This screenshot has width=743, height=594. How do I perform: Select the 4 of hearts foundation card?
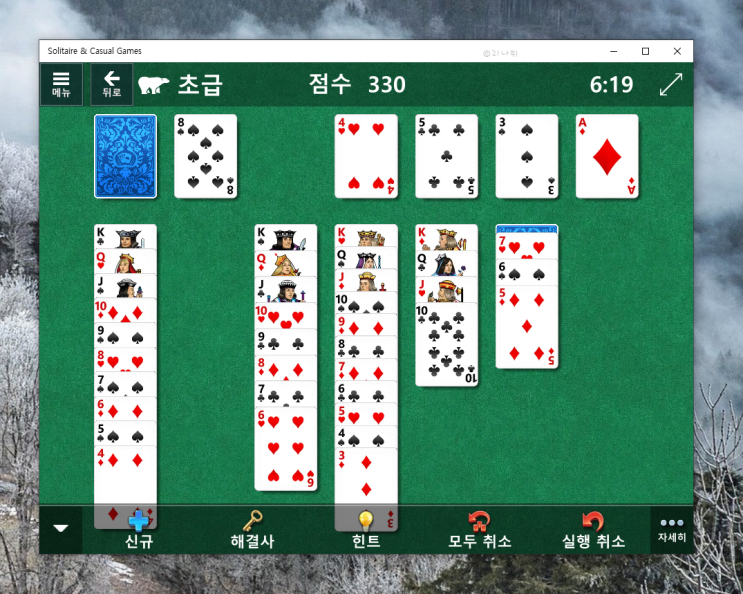366,156
